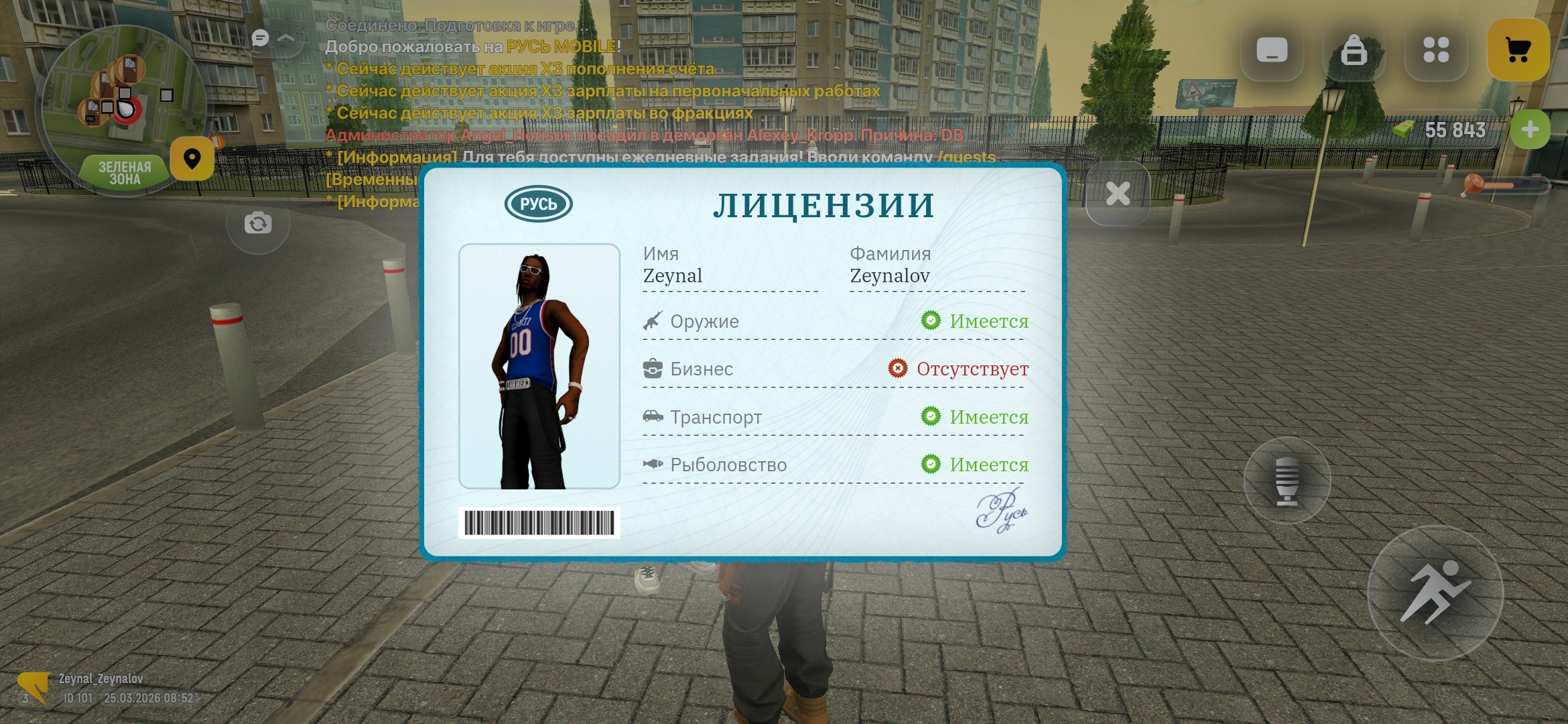
Task: Collapse chat with the arrow icon
Action: tap(286, 38)
